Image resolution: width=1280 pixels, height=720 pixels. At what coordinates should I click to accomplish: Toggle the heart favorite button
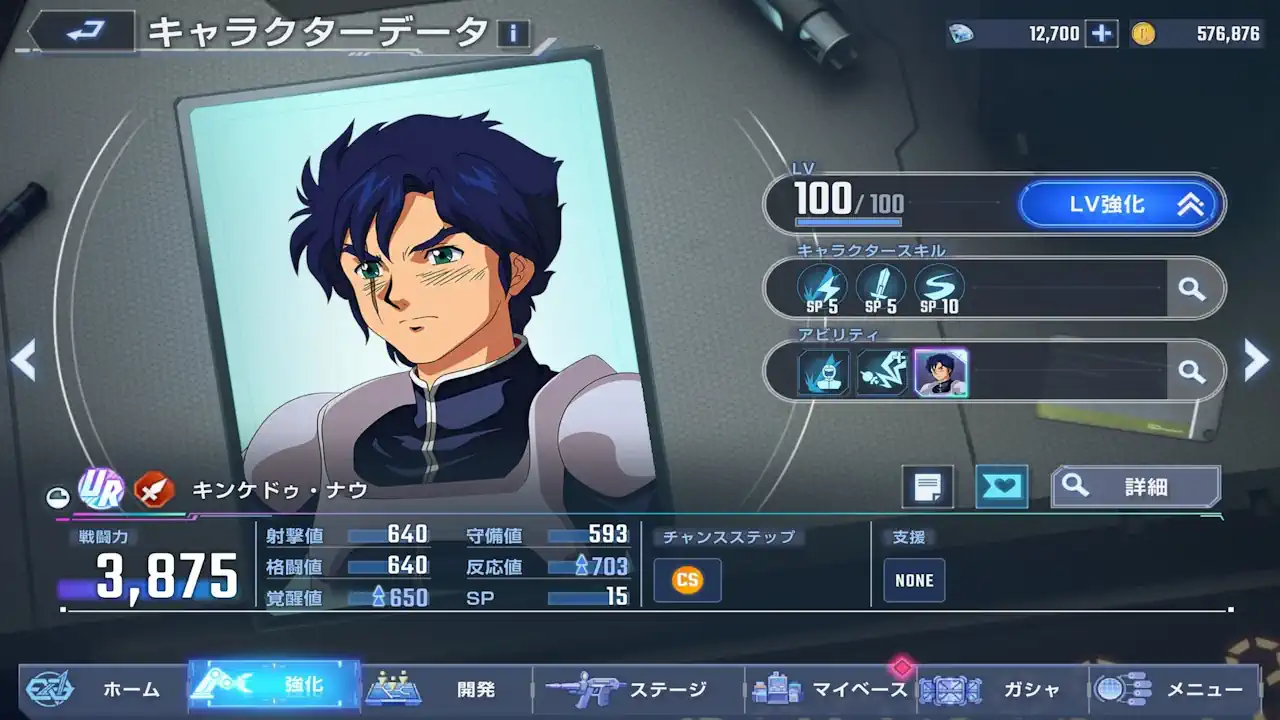(x=1001, y=487)
